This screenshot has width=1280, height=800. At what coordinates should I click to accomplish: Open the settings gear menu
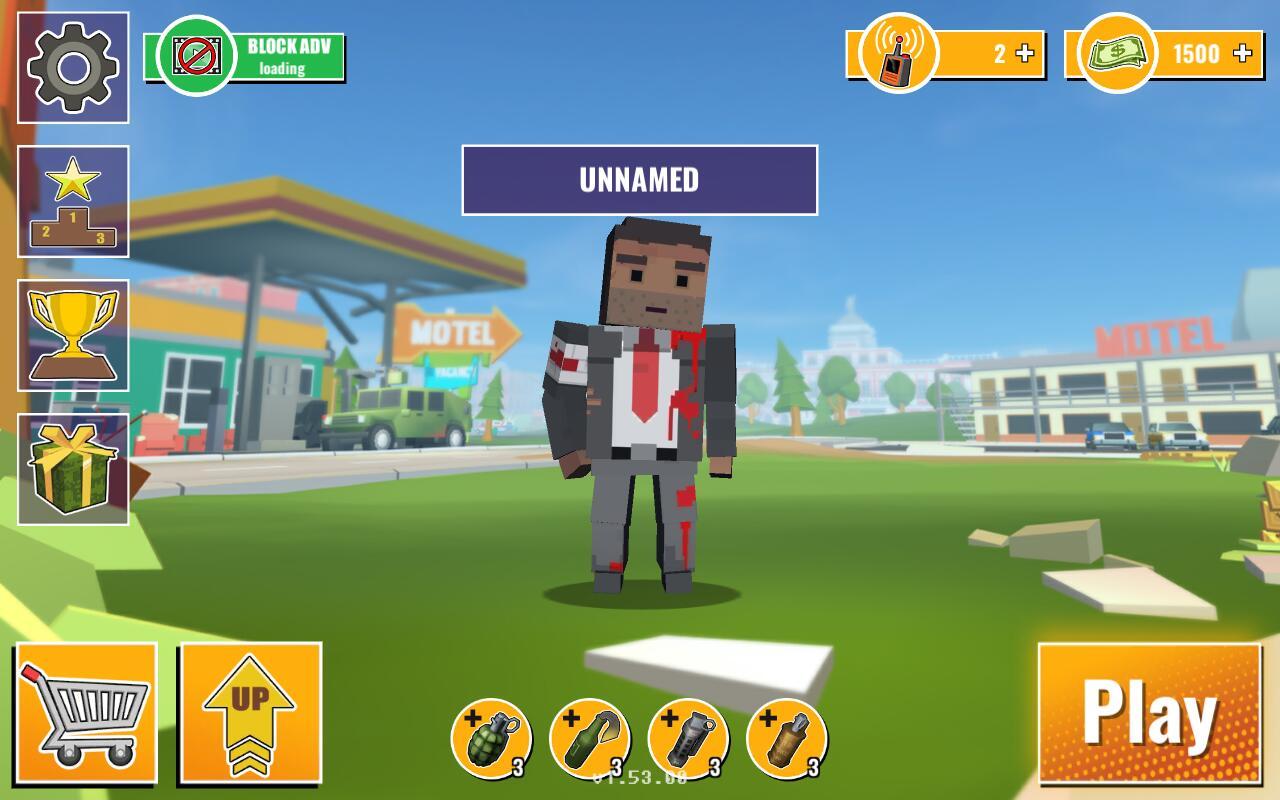pyautogui.click(x=73, y=68)
